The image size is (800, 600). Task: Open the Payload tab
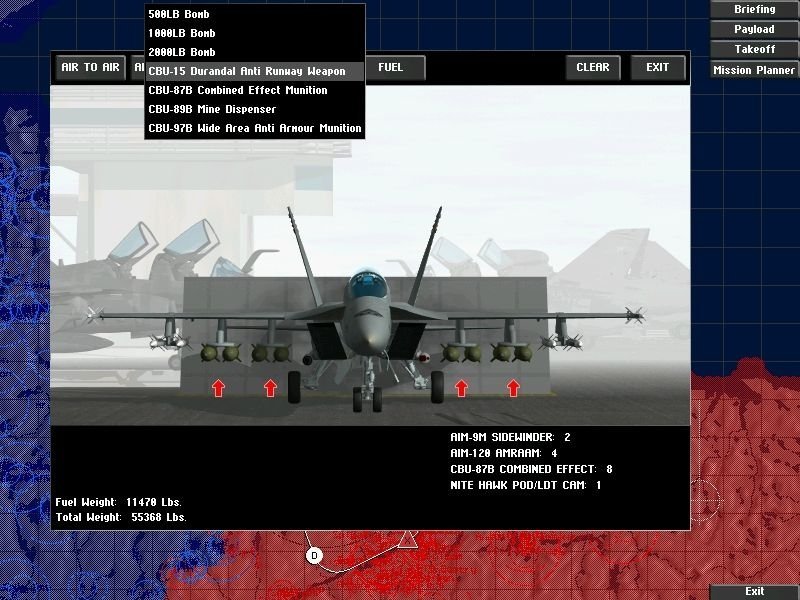coord(754,29)
